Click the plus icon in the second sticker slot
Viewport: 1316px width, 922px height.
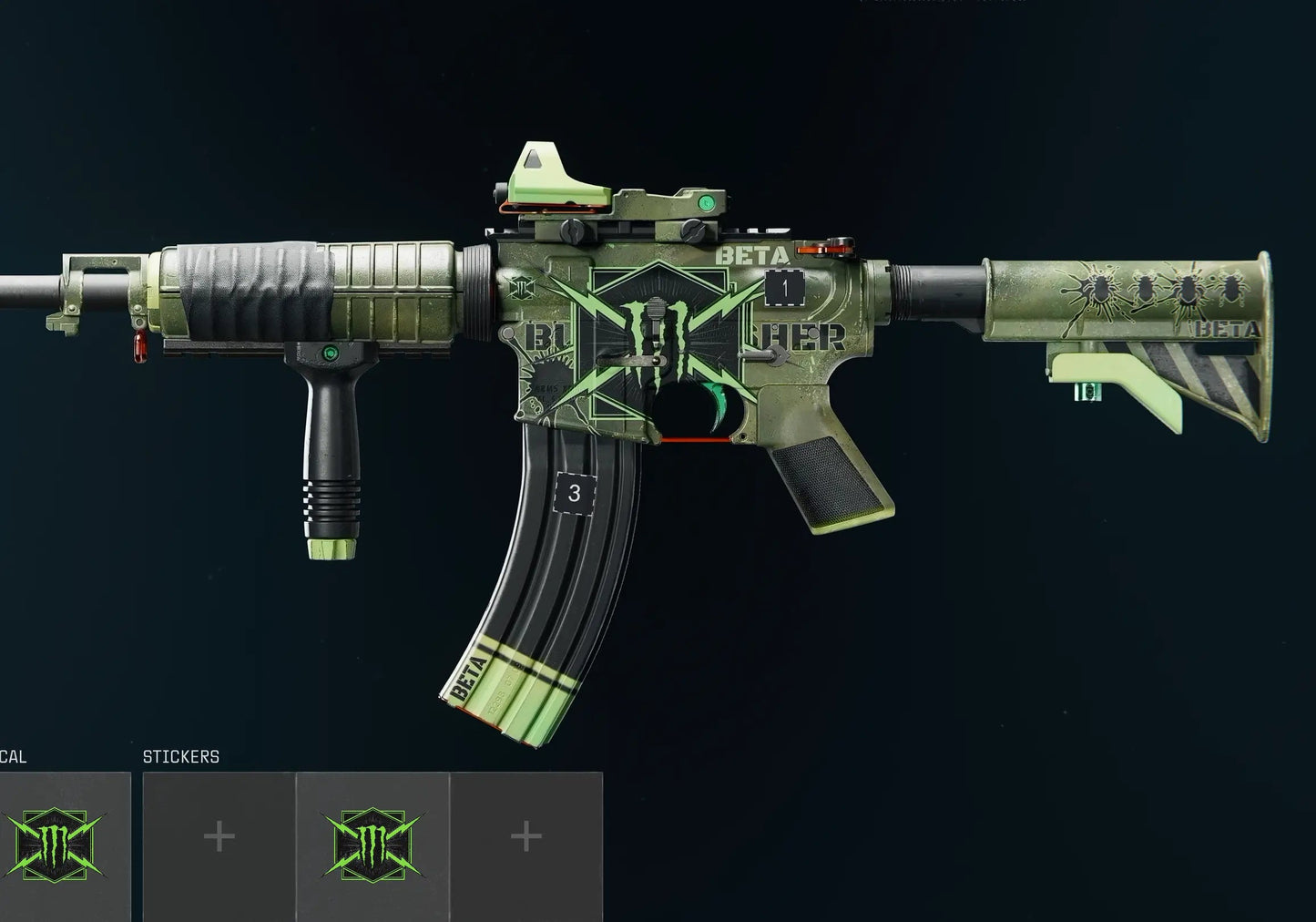219,836
